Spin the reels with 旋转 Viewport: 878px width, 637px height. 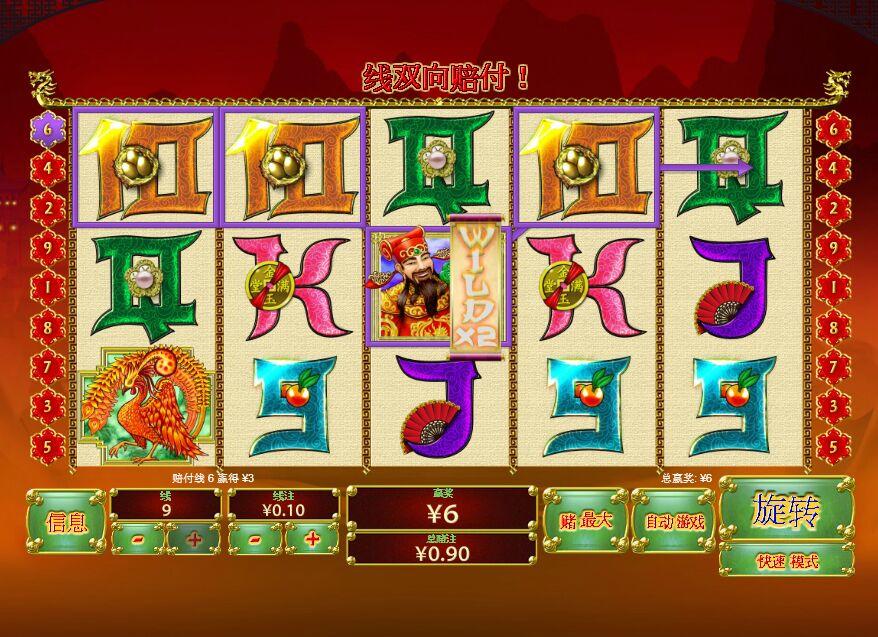pyautogui.click(x=786, y=510)
